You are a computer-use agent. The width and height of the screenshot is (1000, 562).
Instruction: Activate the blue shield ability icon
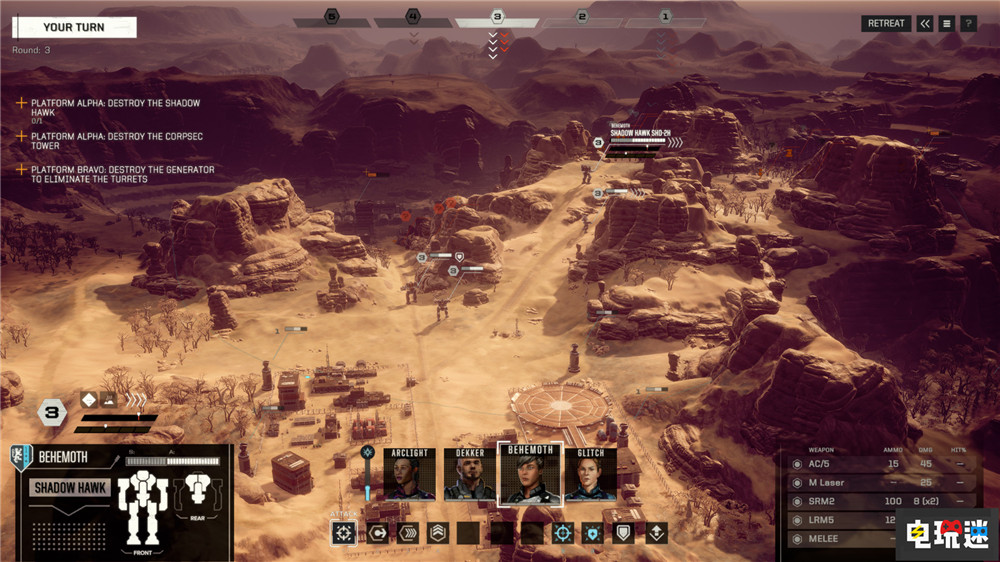(x=594, y=533)
